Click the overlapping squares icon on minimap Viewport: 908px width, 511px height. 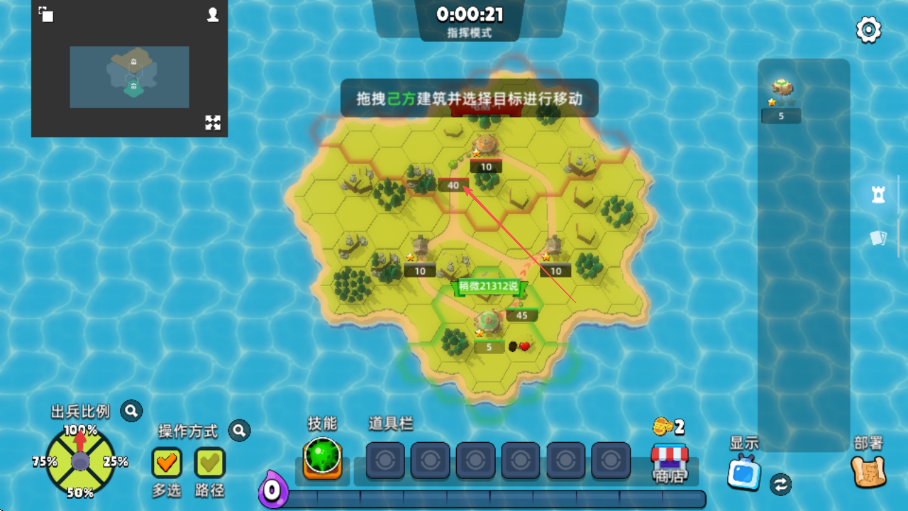click(x=46, y=14)
